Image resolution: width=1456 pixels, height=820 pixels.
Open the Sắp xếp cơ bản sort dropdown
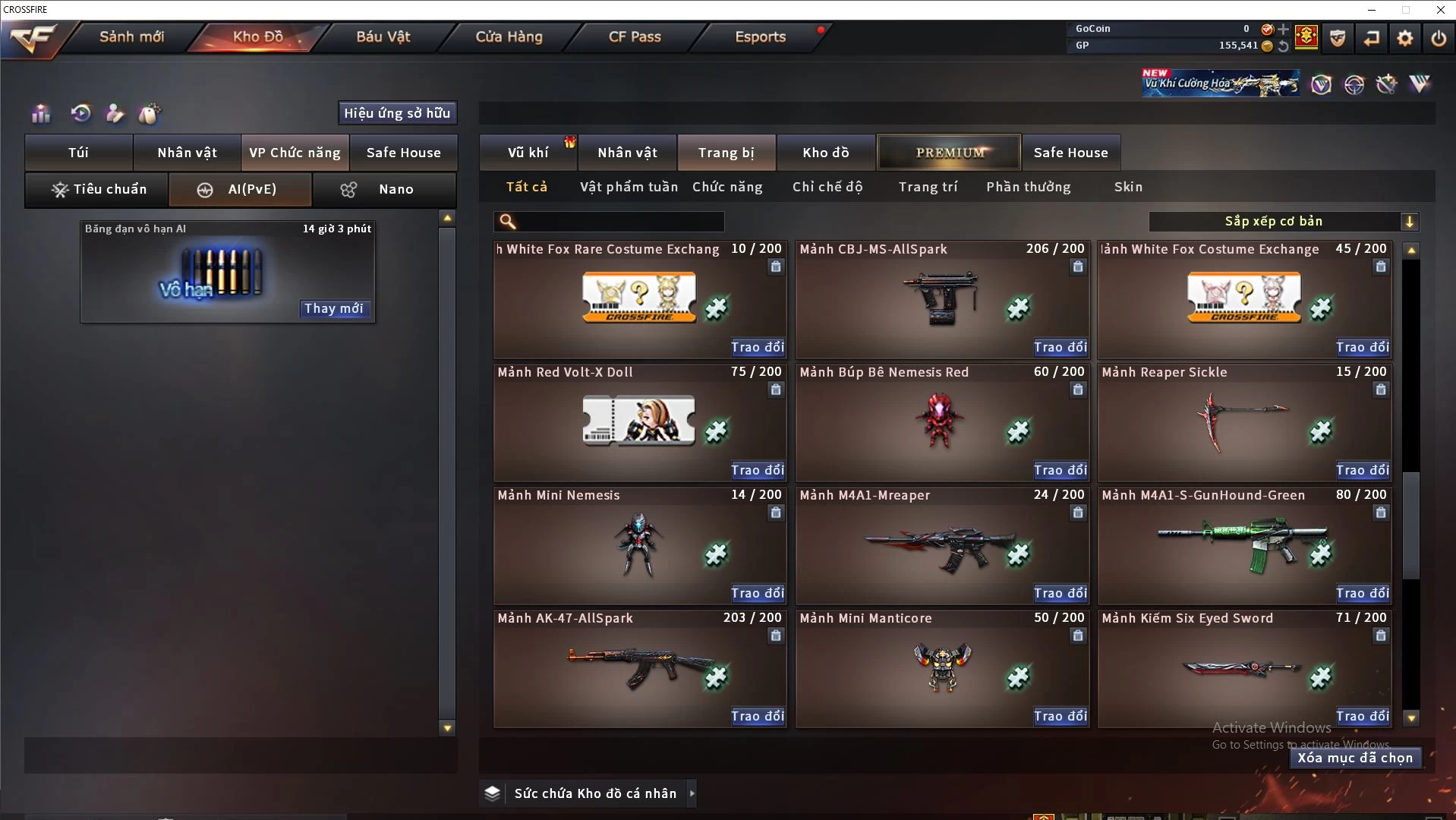tap(1283, 222)
